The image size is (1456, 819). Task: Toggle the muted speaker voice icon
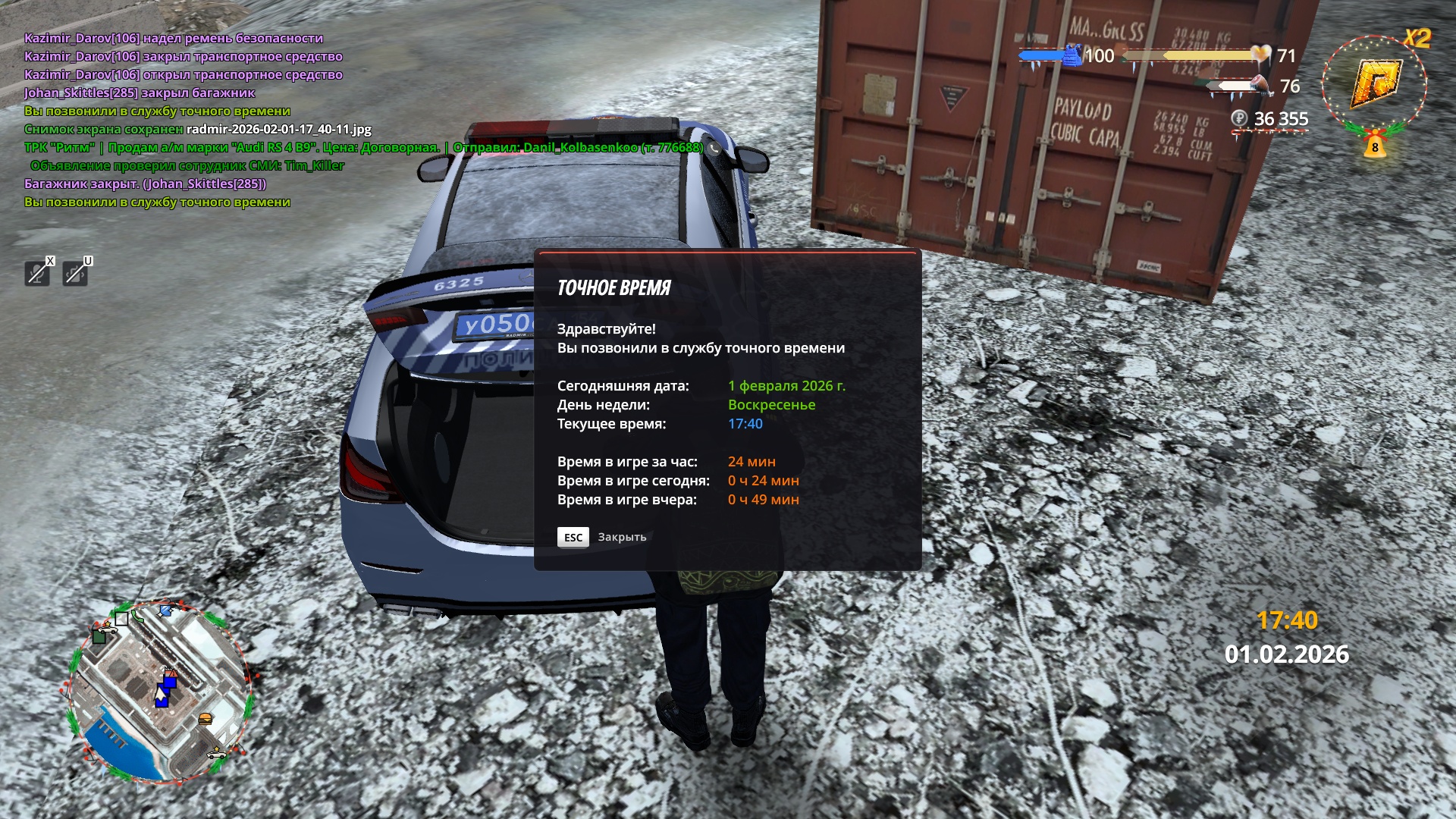tap(75, 273)
